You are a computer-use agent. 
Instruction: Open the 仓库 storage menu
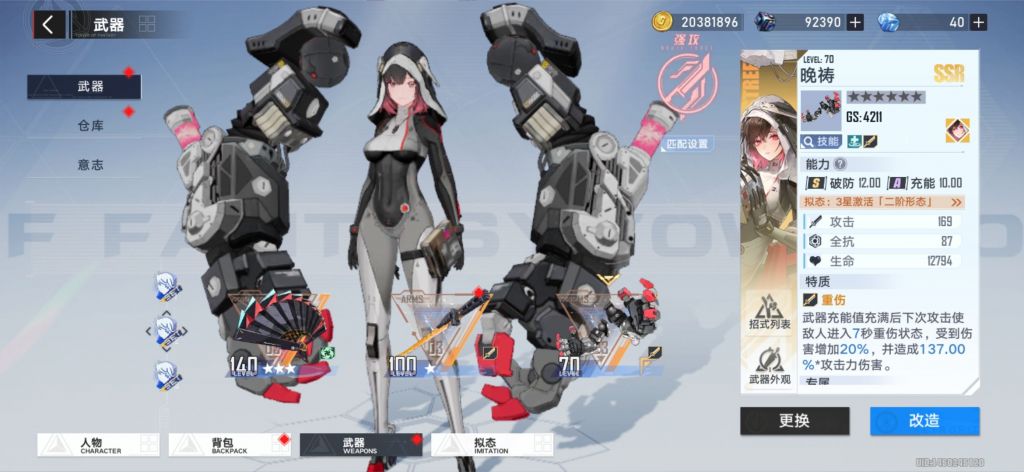[x=90, y=125]
